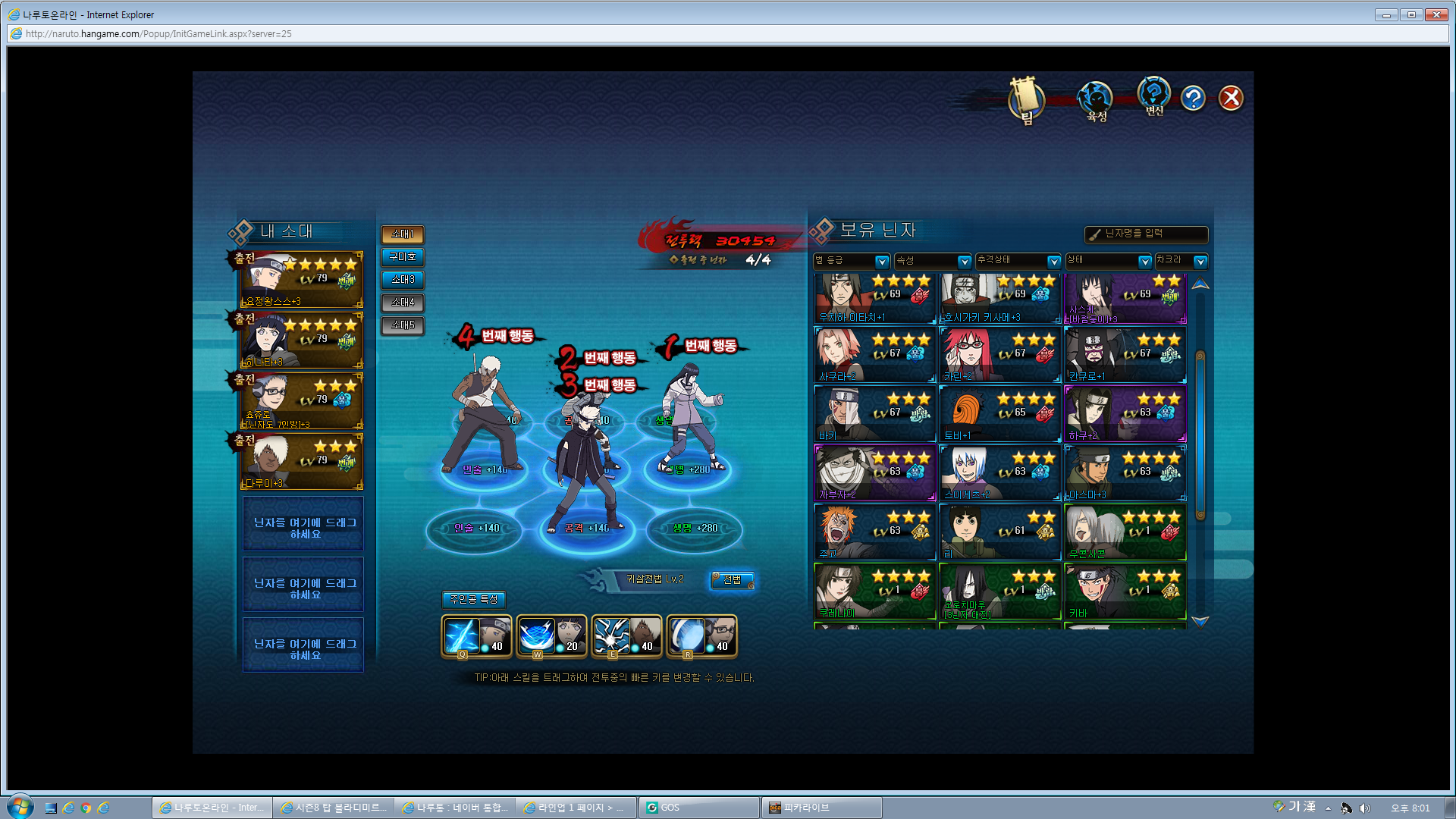Open the 별 등급 star grade dropdown
Screen dimensions: 1456x819
click(851, 261)
